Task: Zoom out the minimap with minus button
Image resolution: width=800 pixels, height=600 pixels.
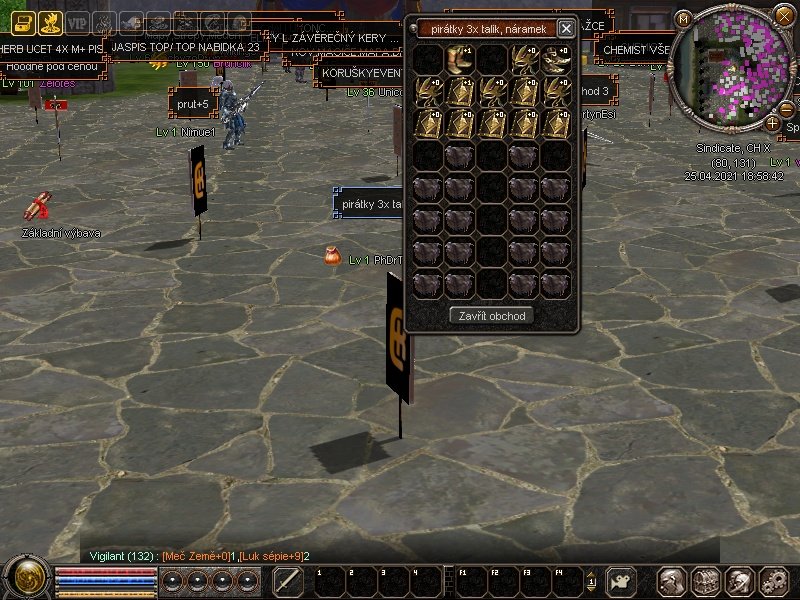Action: (787, 109)
